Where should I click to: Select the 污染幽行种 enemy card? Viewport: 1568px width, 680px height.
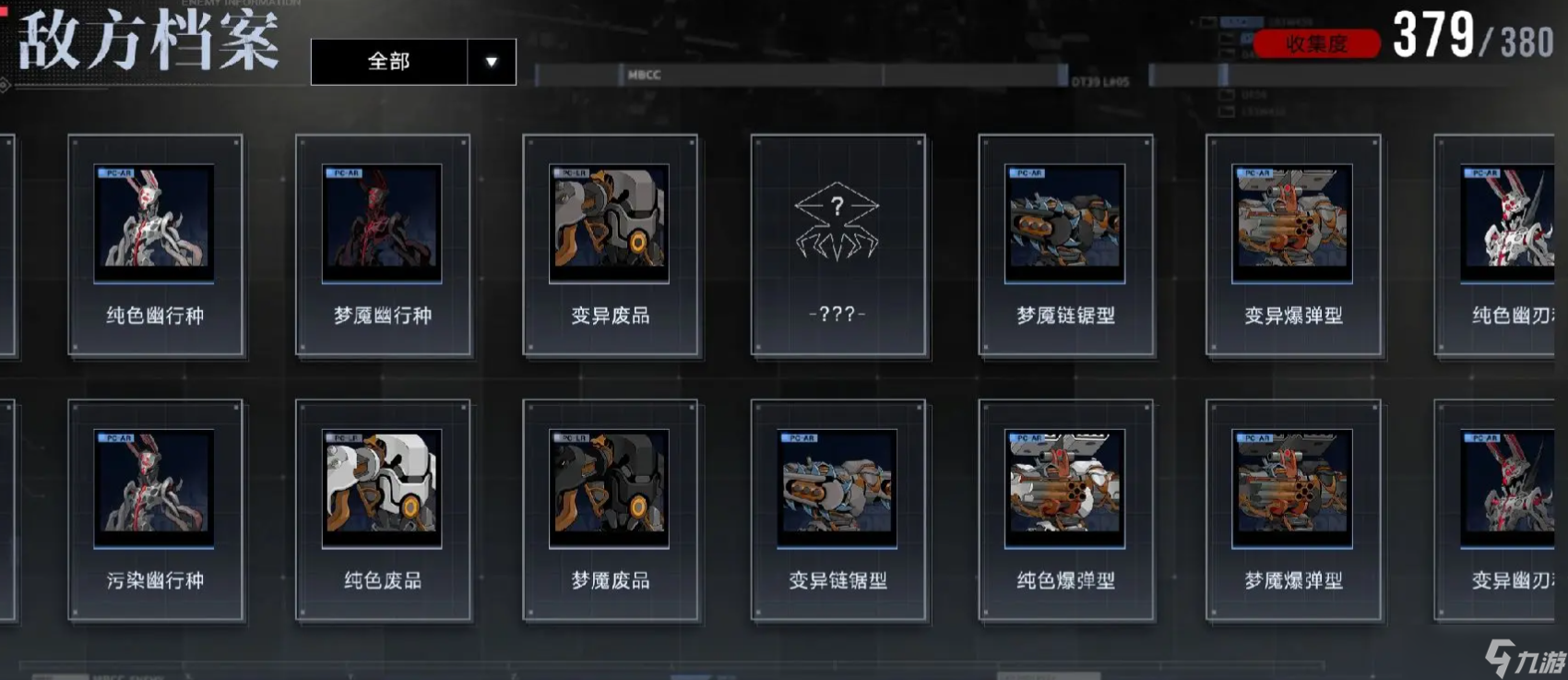tap(155, 509)
